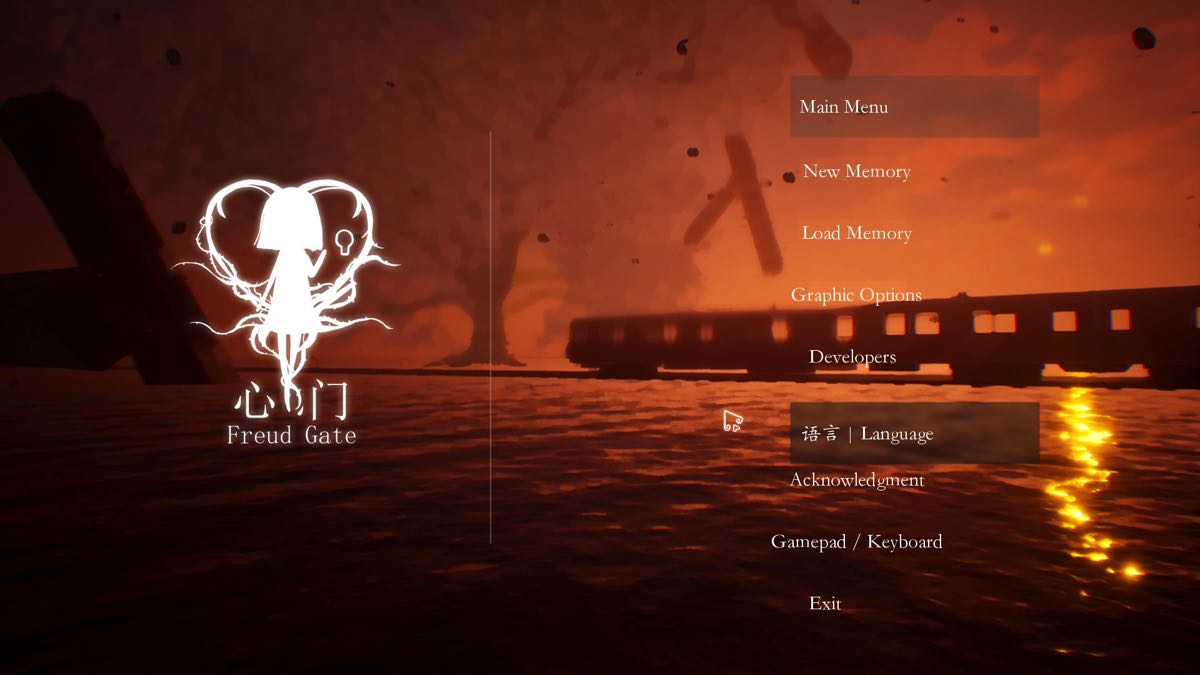Open Graphic Options settings
The image size is (1200, 675).
(856, 295)
